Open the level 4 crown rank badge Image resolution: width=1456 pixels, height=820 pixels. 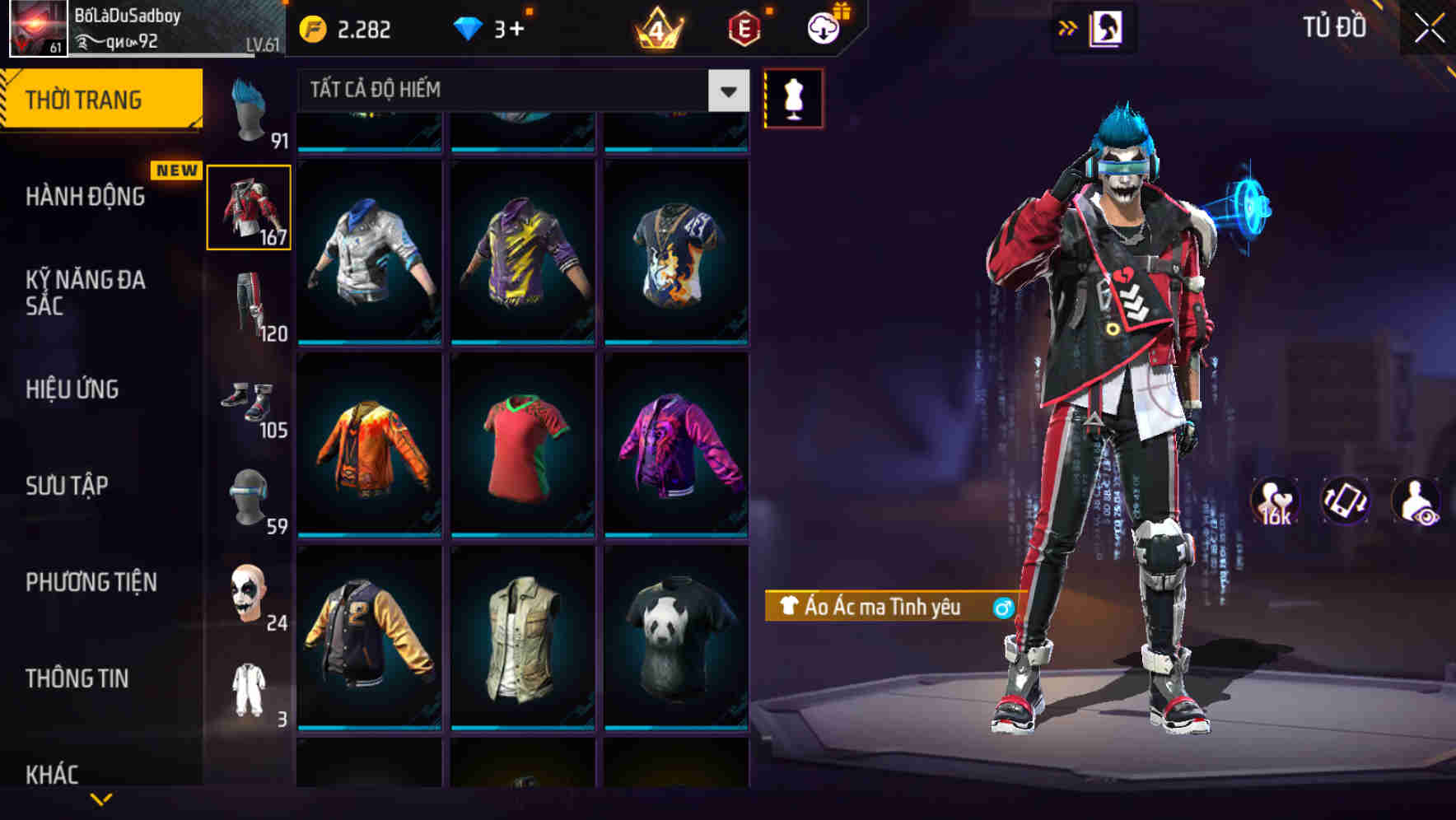tap(660, 27)
